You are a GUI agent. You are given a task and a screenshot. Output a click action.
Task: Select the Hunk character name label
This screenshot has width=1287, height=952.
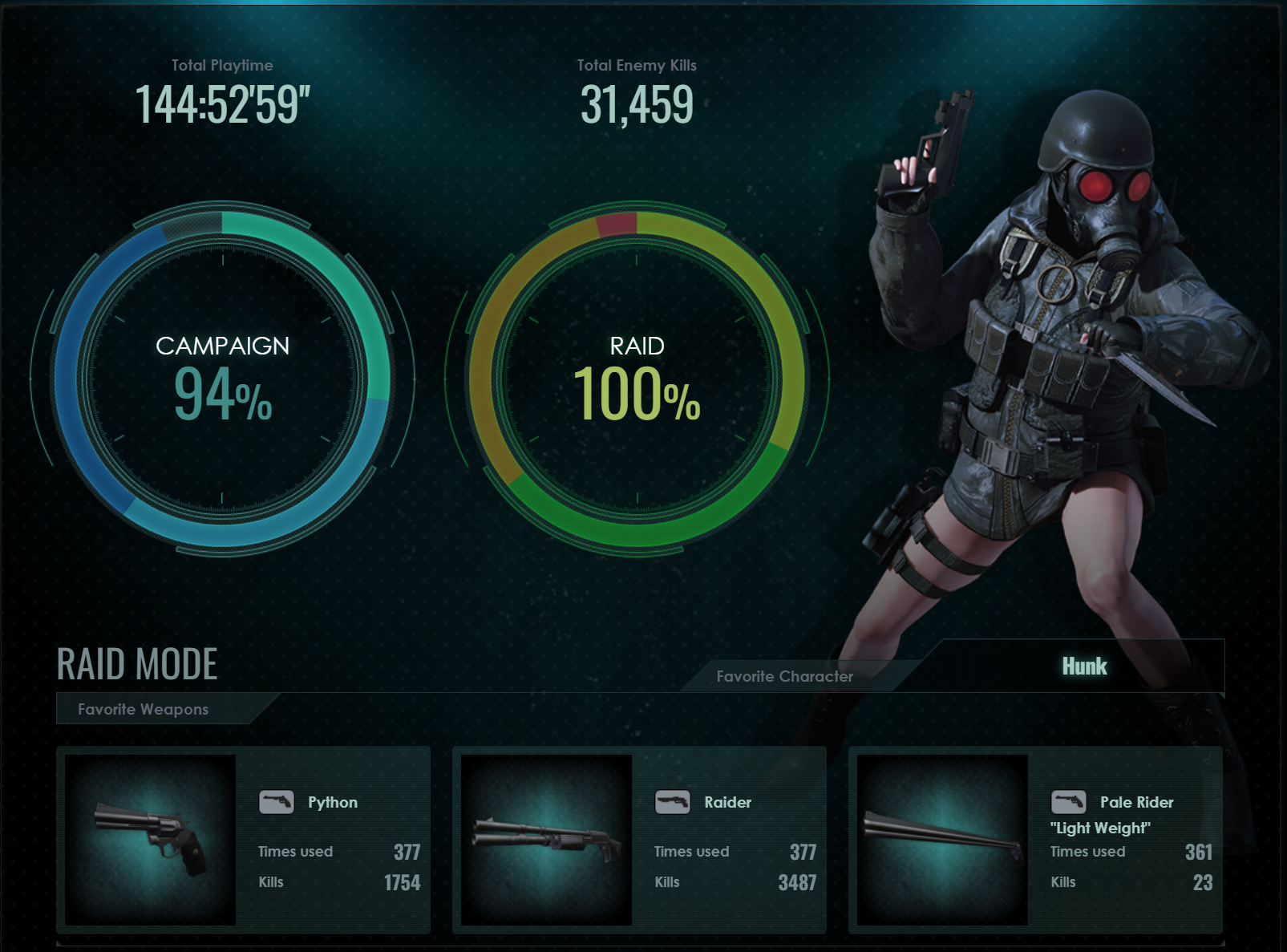1084,666
